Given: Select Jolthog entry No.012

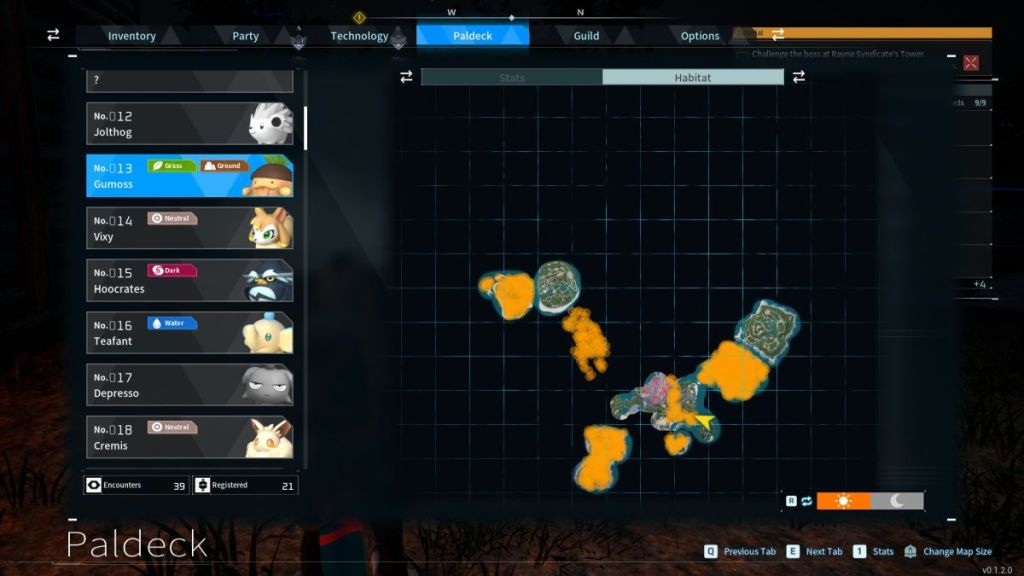Looking at the screenshot, I should pyautogui.click(x=189, y=124).
